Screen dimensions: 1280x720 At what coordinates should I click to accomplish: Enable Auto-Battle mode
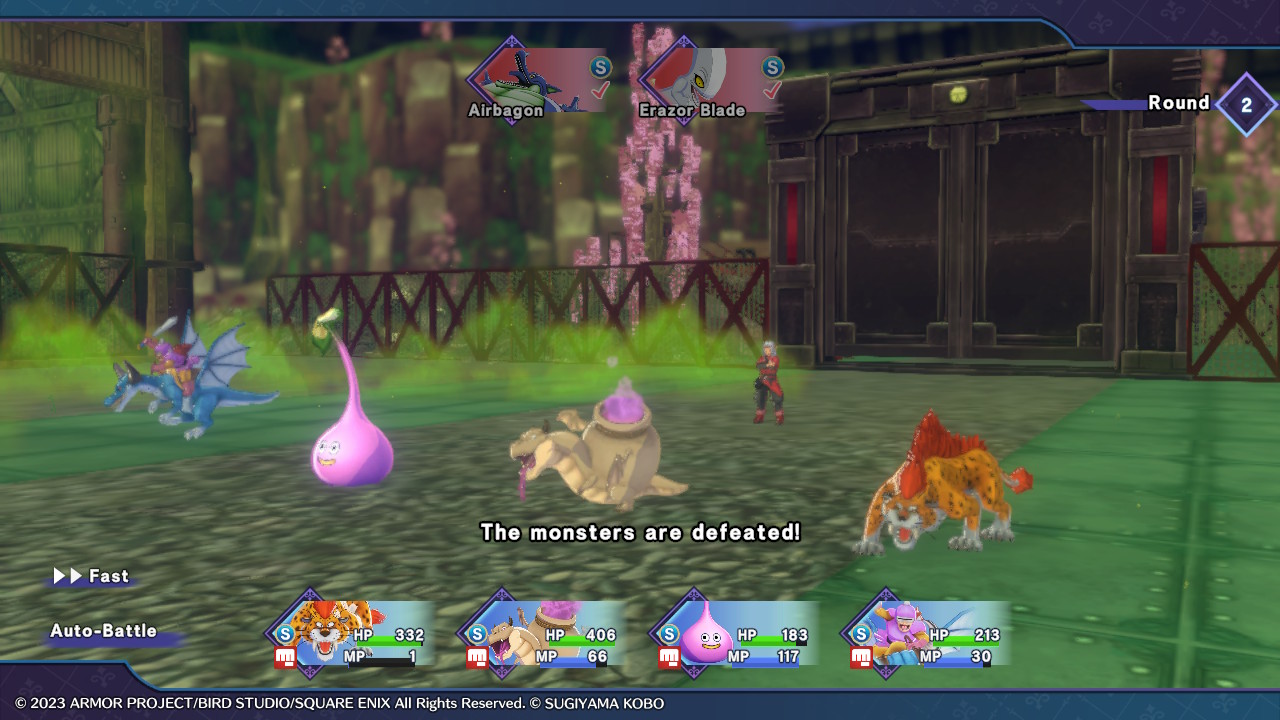pyautogui.click(x=104, y=632)
